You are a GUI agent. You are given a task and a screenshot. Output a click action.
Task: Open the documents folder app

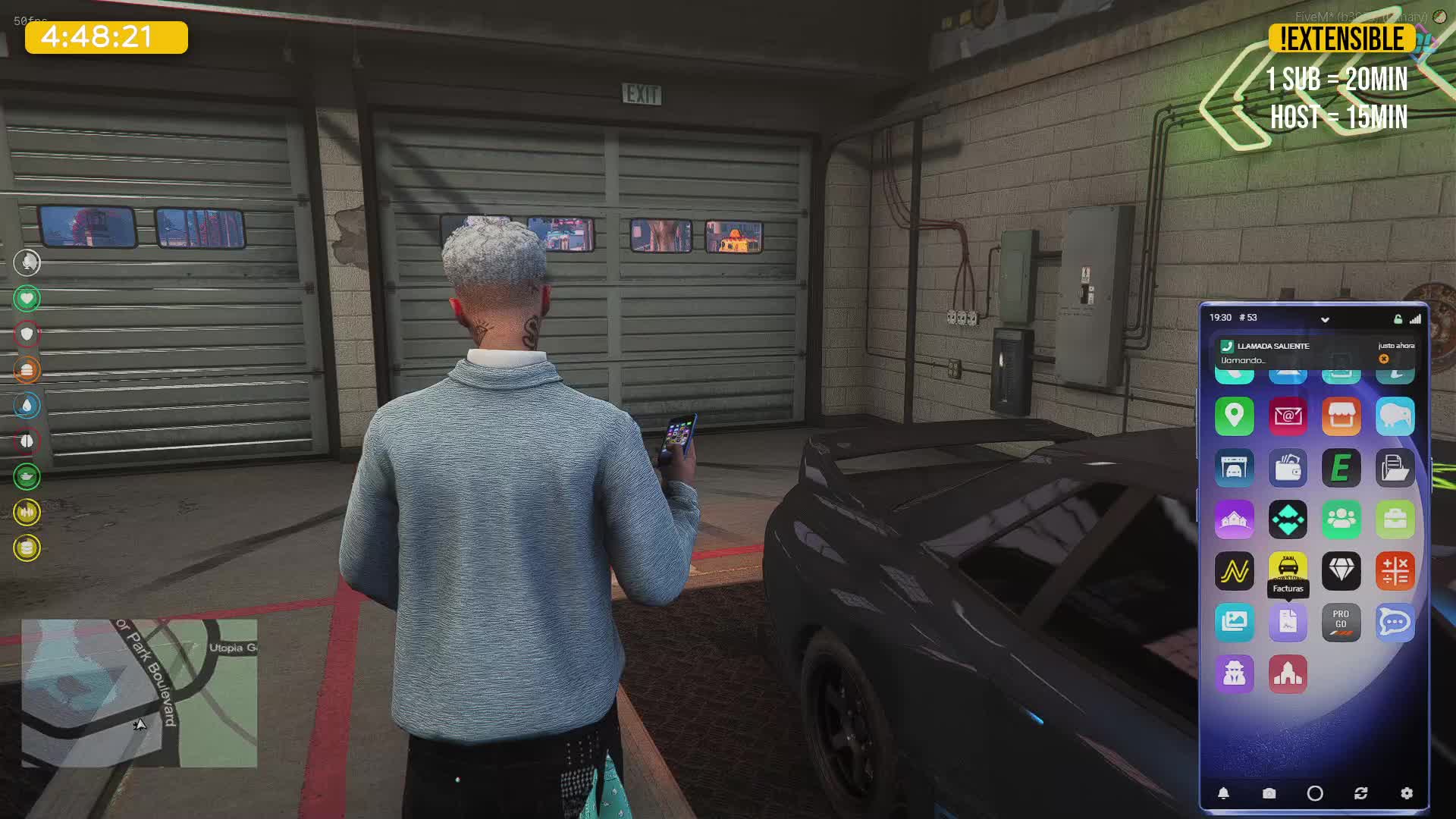point(1395,468)
